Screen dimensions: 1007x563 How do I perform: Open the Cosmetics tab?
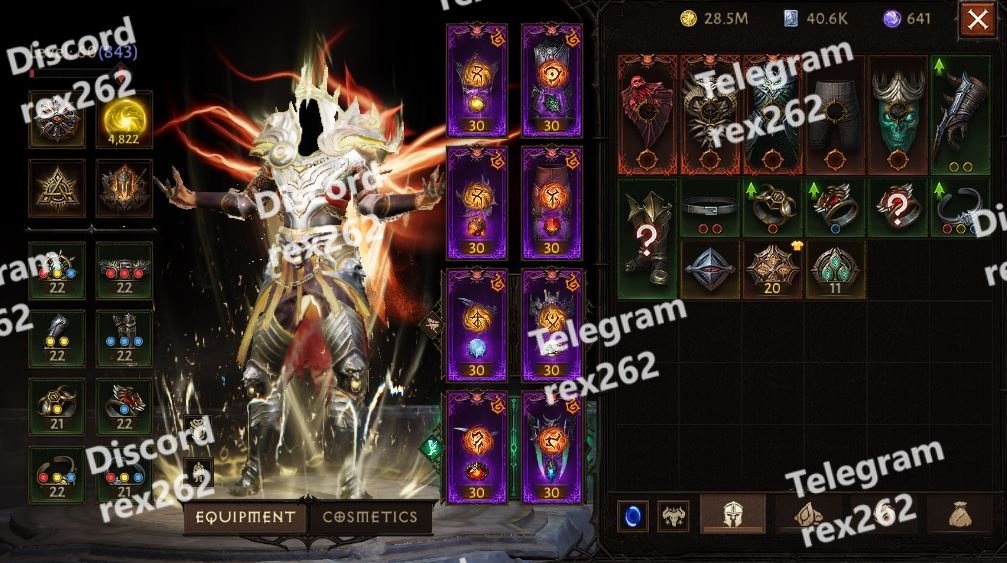370,518
